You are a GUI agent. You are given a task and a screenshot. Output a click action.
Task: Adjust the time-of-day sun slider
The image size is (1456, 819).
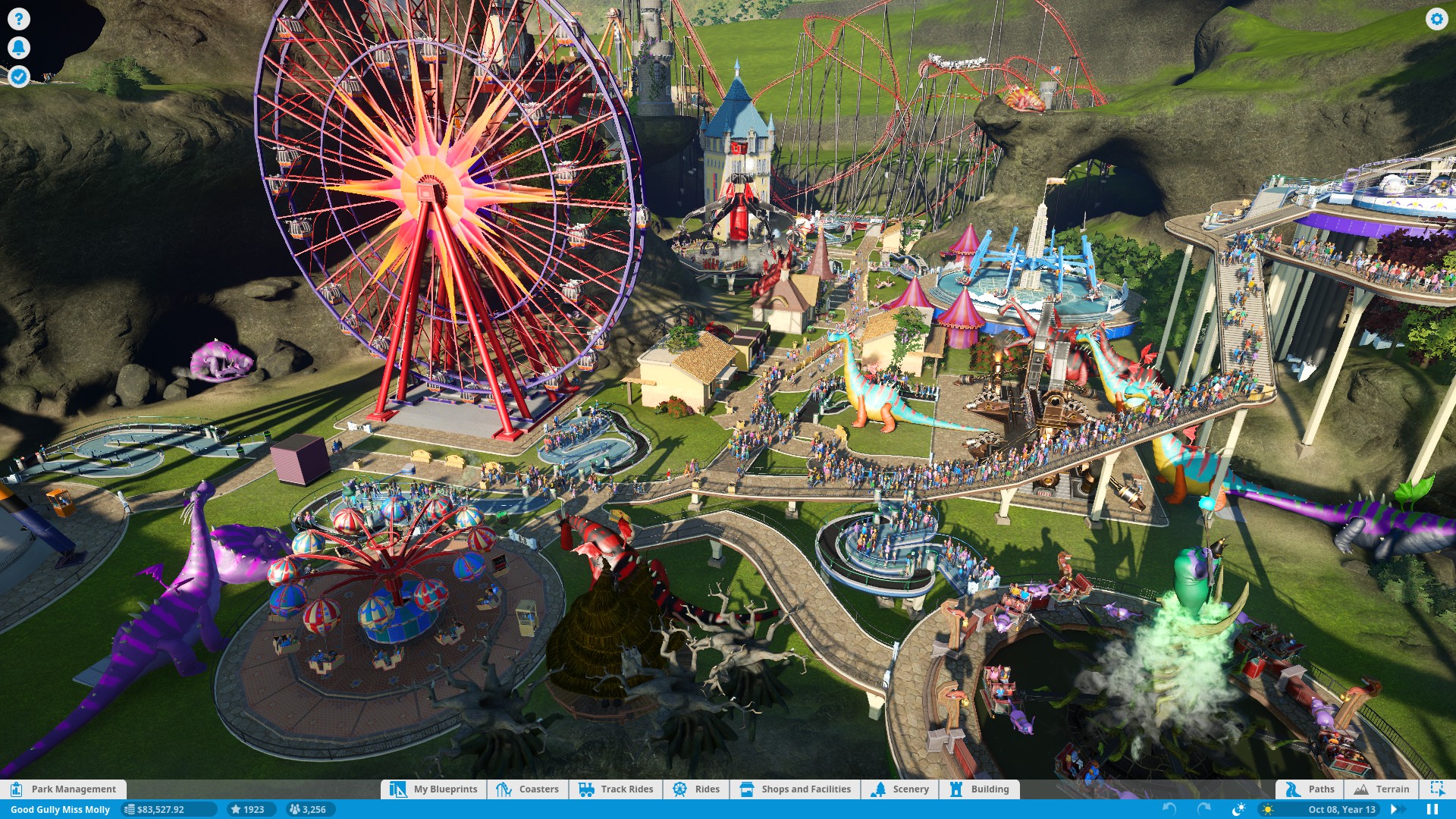pos(1269,809)
